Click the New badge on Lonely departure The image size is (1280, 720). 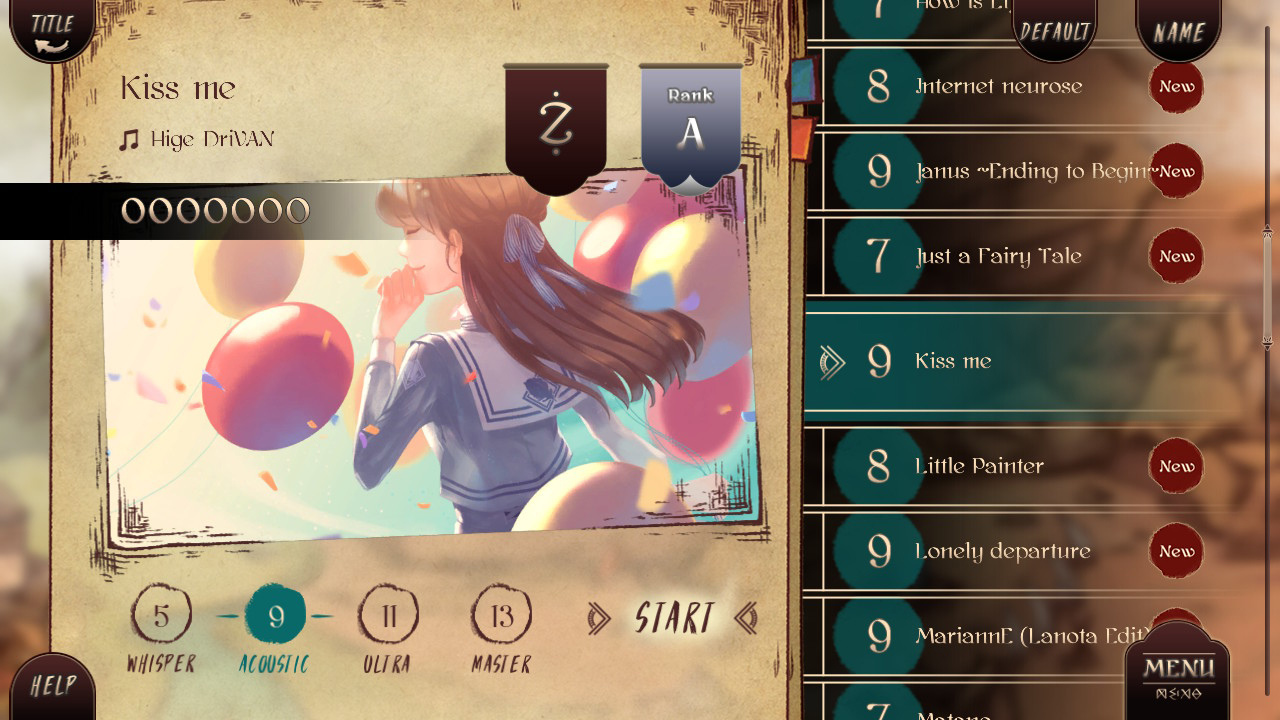(1176, 551)
